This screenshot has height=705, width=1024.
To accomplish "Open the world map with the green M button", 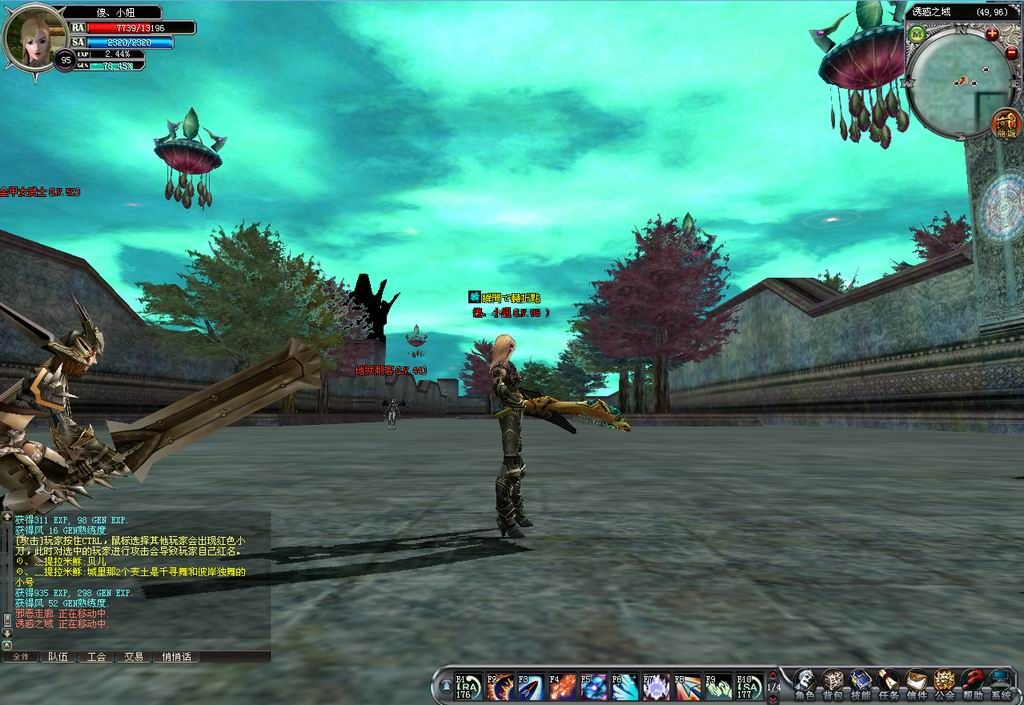I will coord(917,34).
